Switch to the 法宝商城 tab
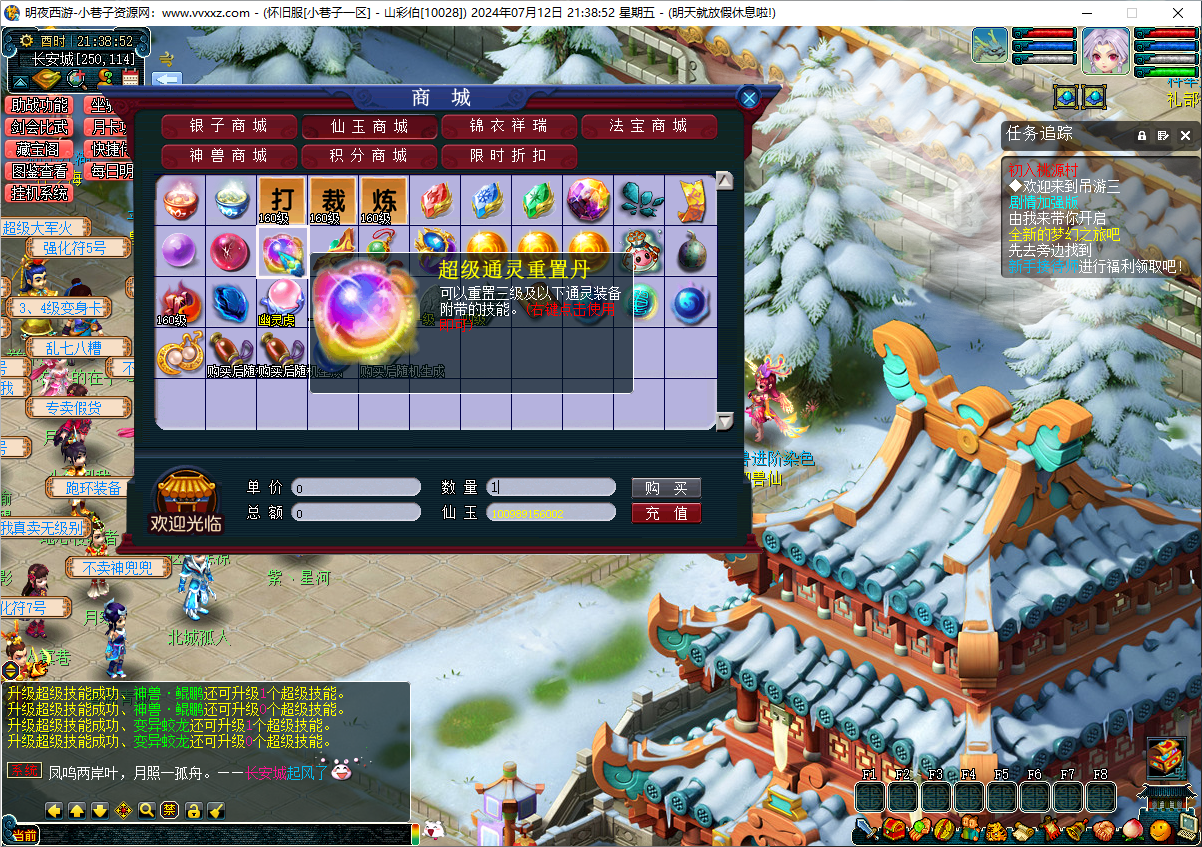The image size is (1202, 847). point(649,126)
